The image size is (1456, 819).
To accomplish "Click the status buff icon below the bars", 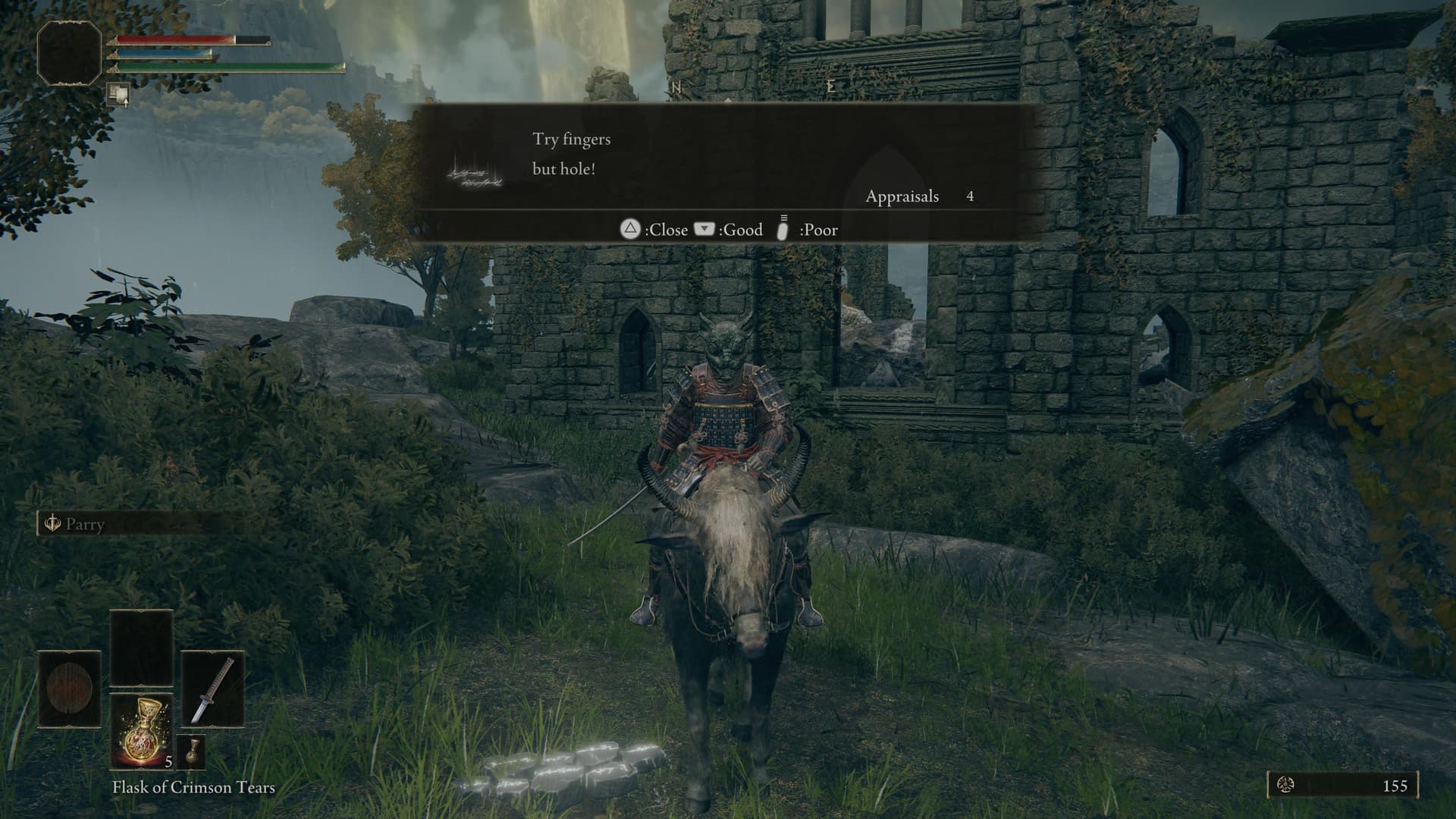I will [x=118, y=95].
